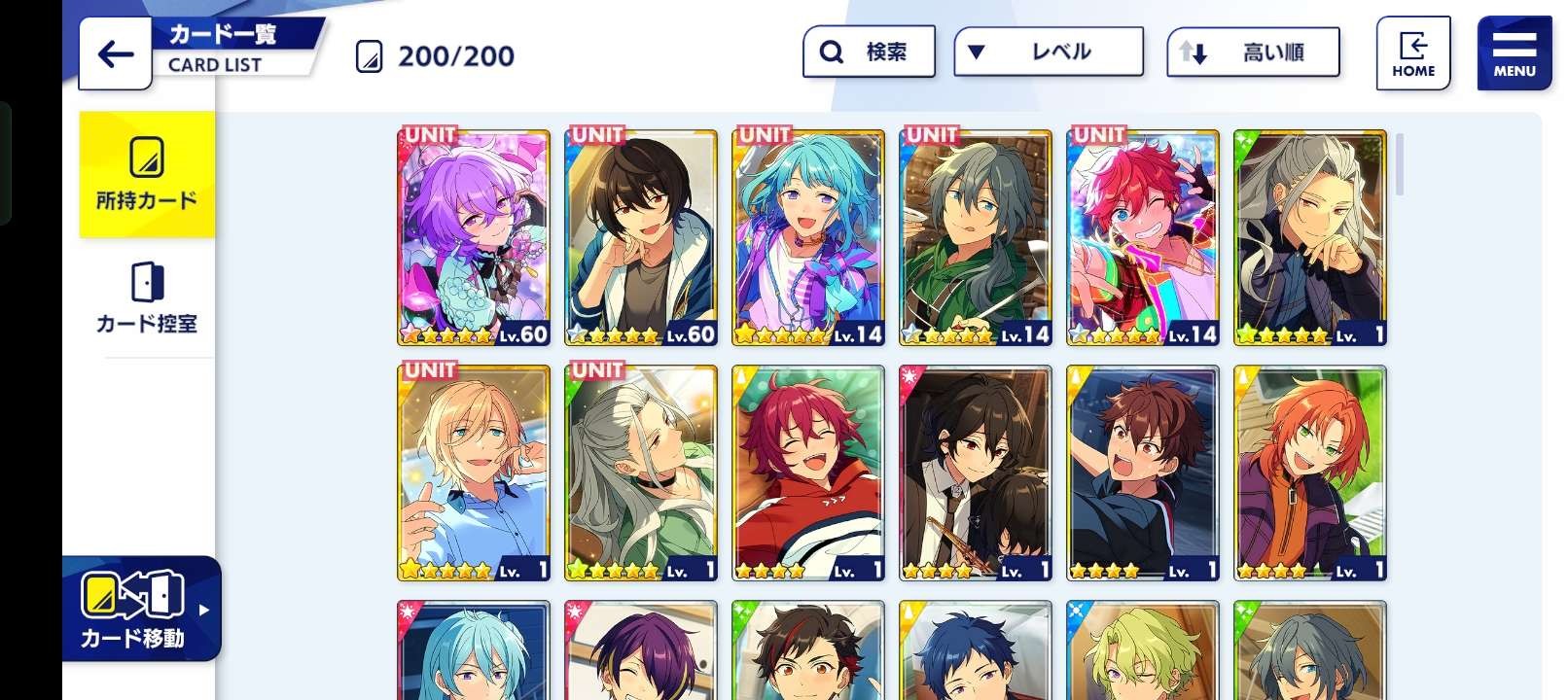Switch to カード控室 tab

147,298
